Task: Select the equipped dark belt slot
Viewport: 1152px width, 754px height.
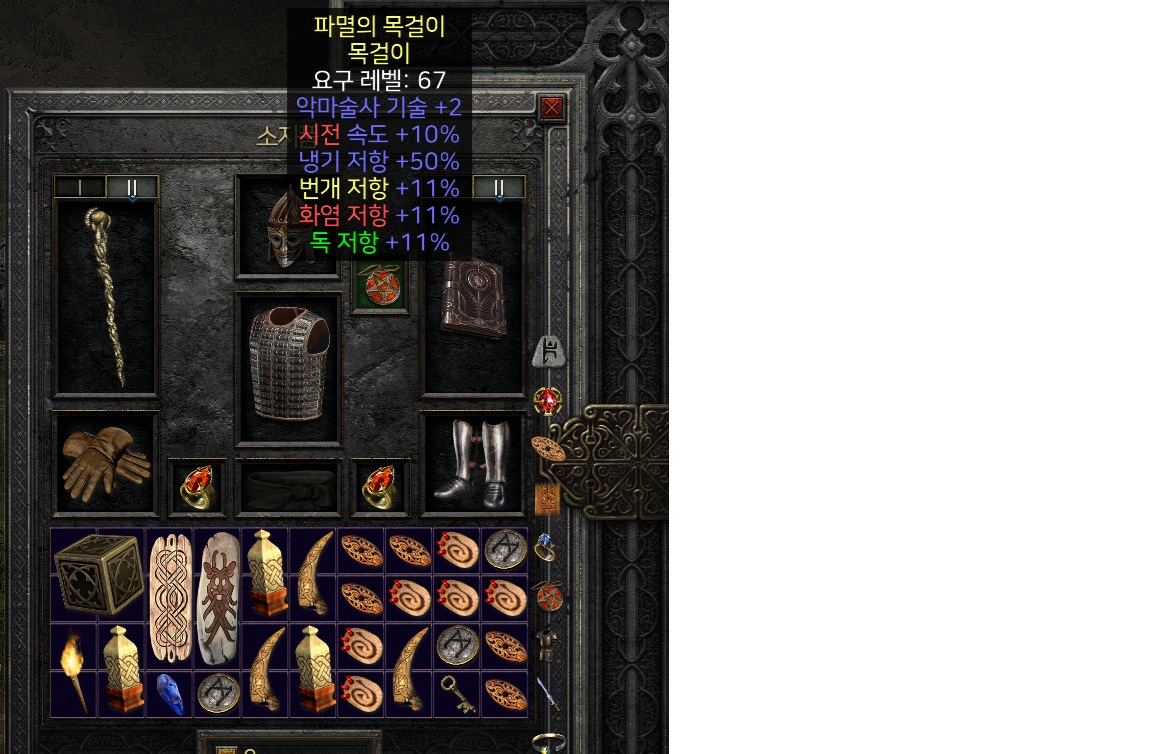Action: (x=288, y=487)
